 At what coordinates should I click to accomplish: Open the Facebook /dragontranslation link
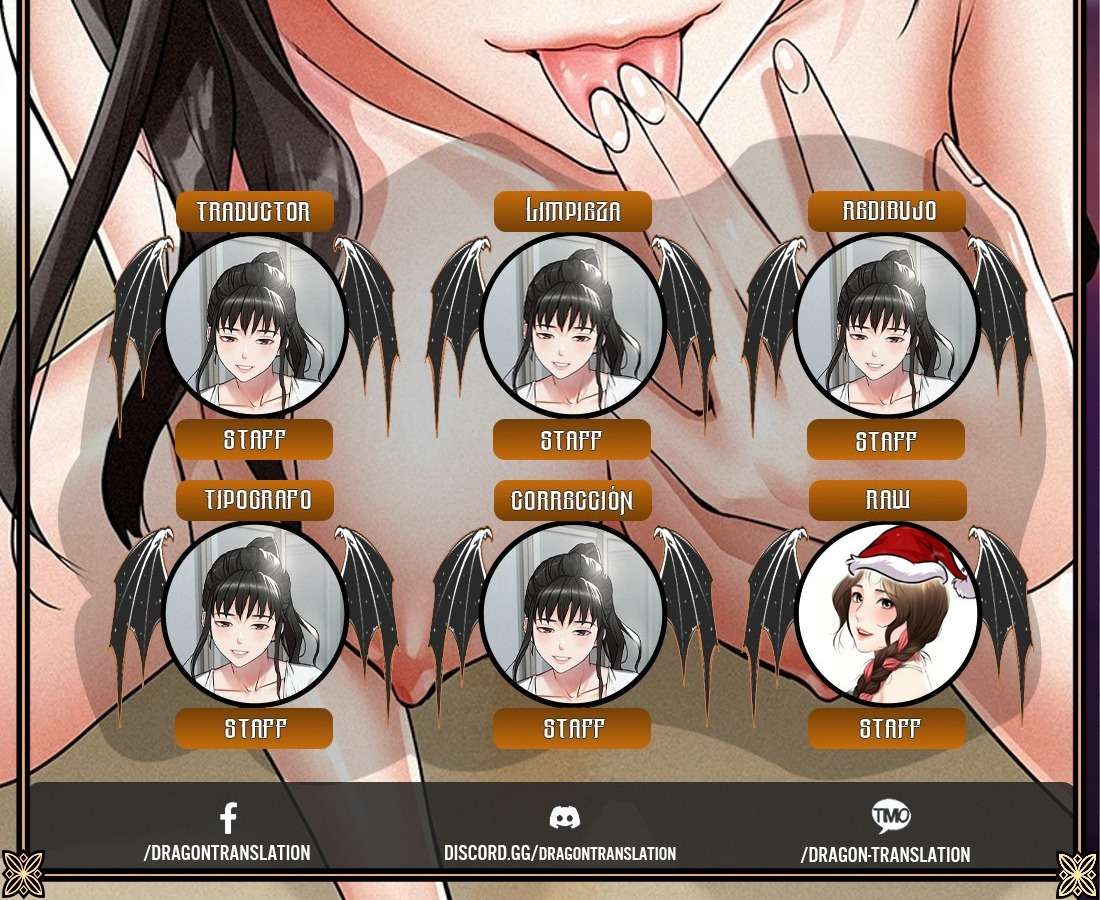[228, 852]
